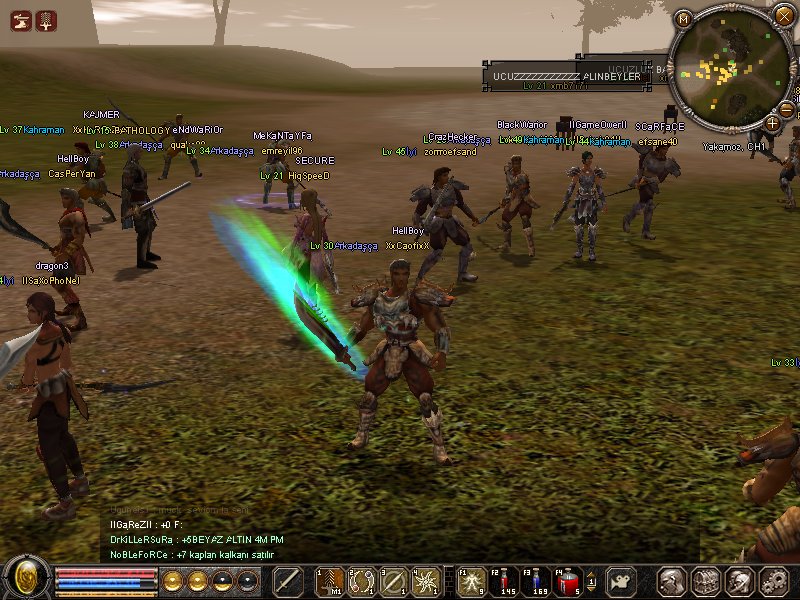Click the camera icon on the bottom bar
The width and height of the screenshot is (800, 600).
[x=621, y=581]
